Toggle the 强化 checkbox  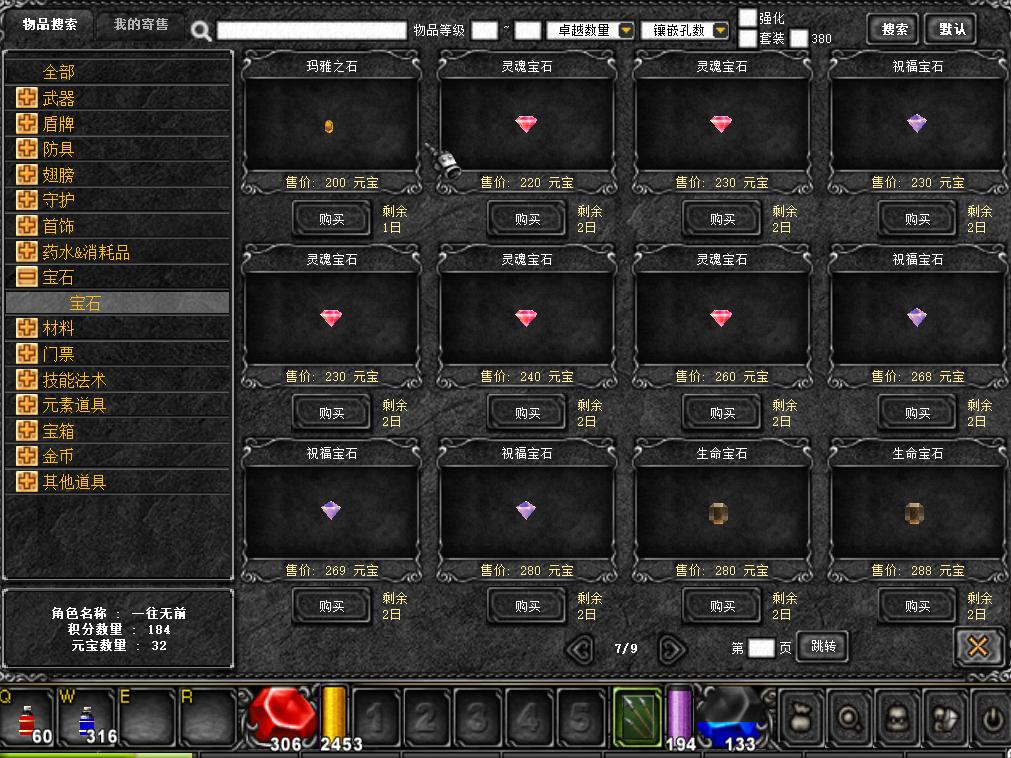[748, 18]
